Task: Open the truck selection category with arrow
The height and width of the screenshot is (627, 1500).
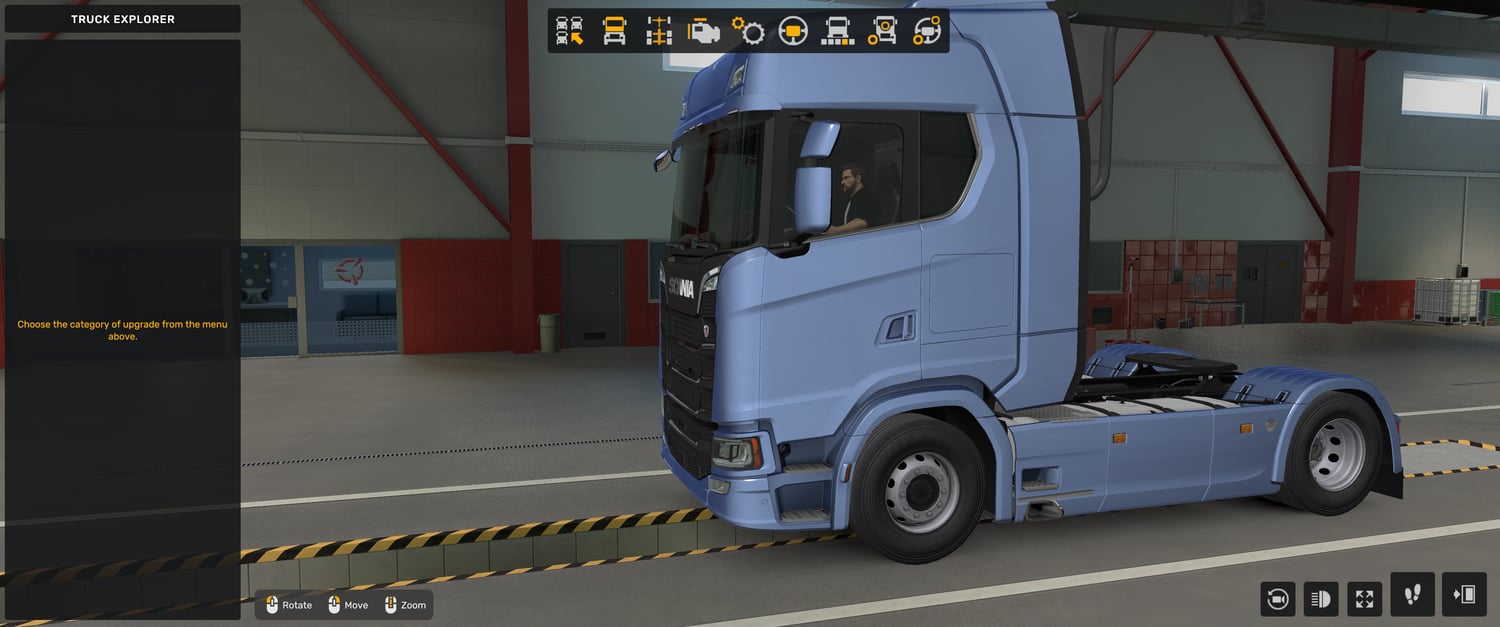Action: 570,31
